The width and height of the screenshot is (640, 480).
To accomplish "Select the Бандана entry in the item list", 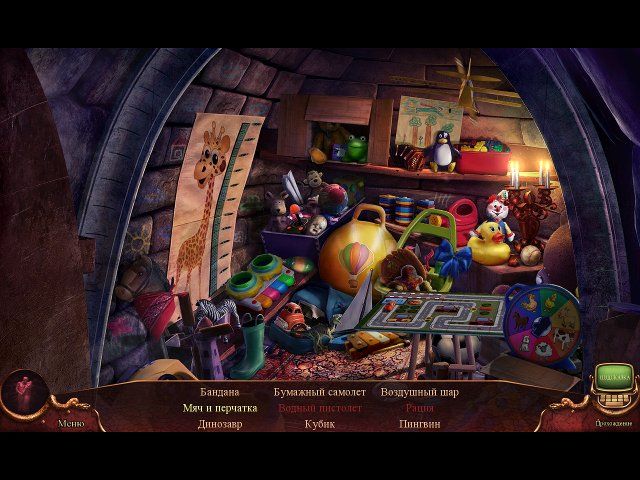I will tap(220, 392).
